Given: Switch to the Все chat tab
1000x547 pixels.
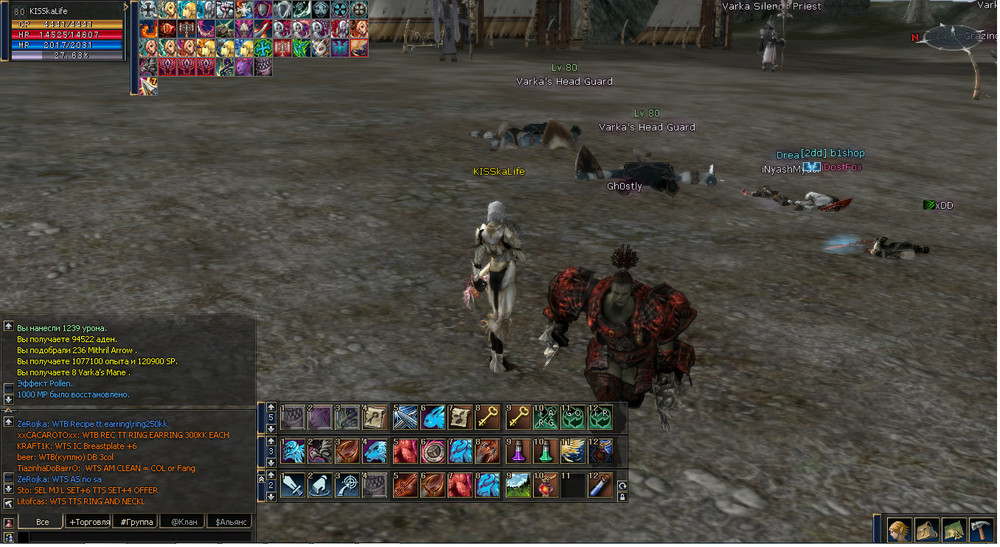Looking at the screenshot, I should coord(41,522).
